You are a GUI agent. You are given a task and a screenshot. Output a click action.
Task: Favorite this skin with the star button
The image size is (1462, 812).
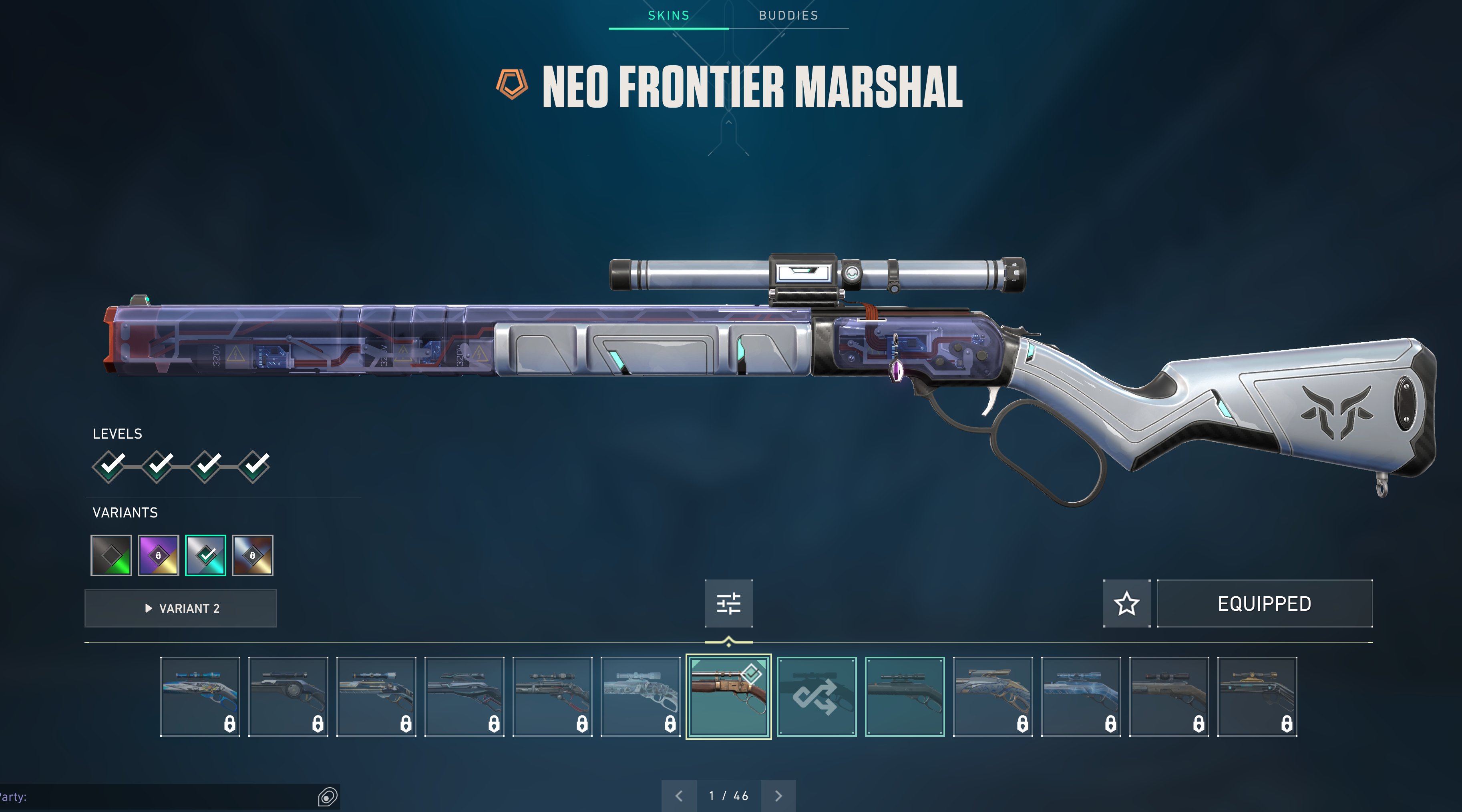coord(1126,603)
